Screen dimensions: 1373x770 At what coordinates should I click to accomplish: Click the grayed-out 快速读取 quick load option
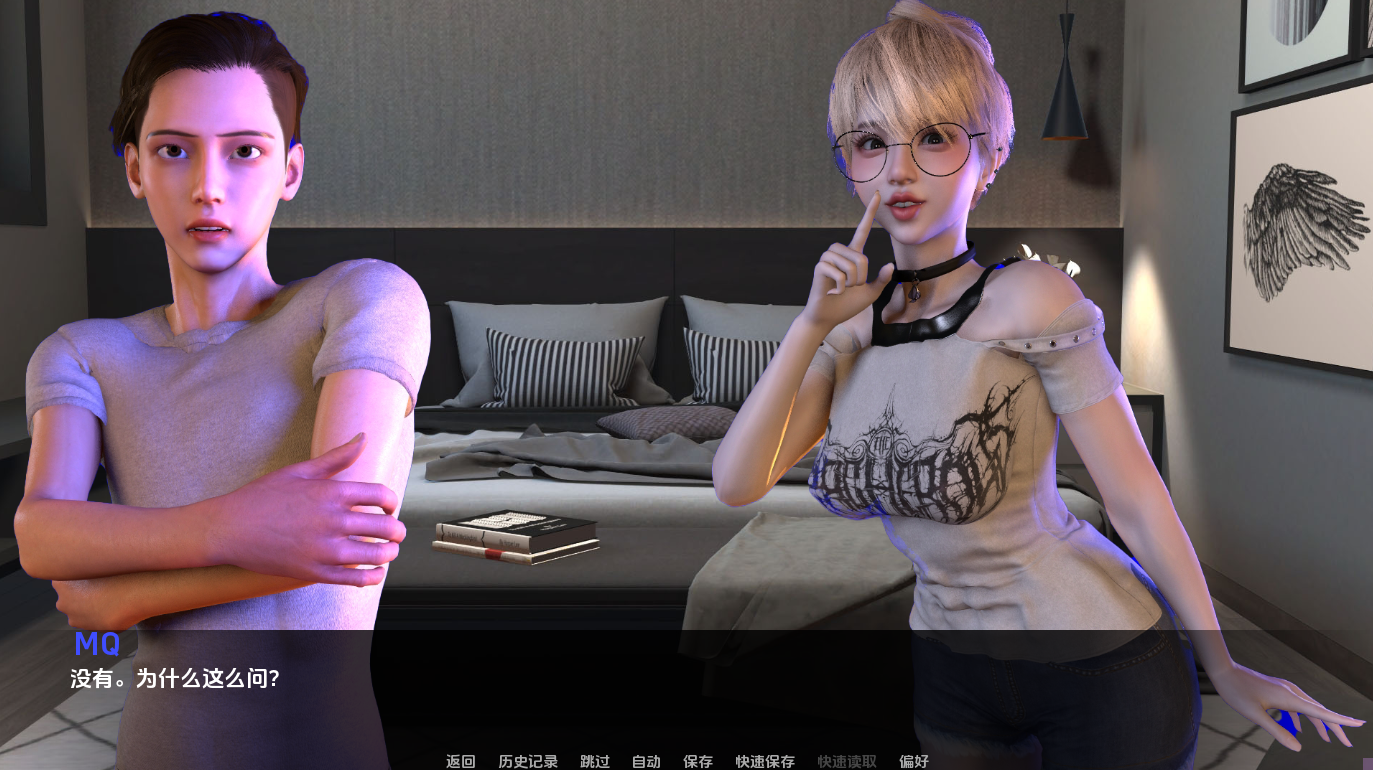pos(845,761)
